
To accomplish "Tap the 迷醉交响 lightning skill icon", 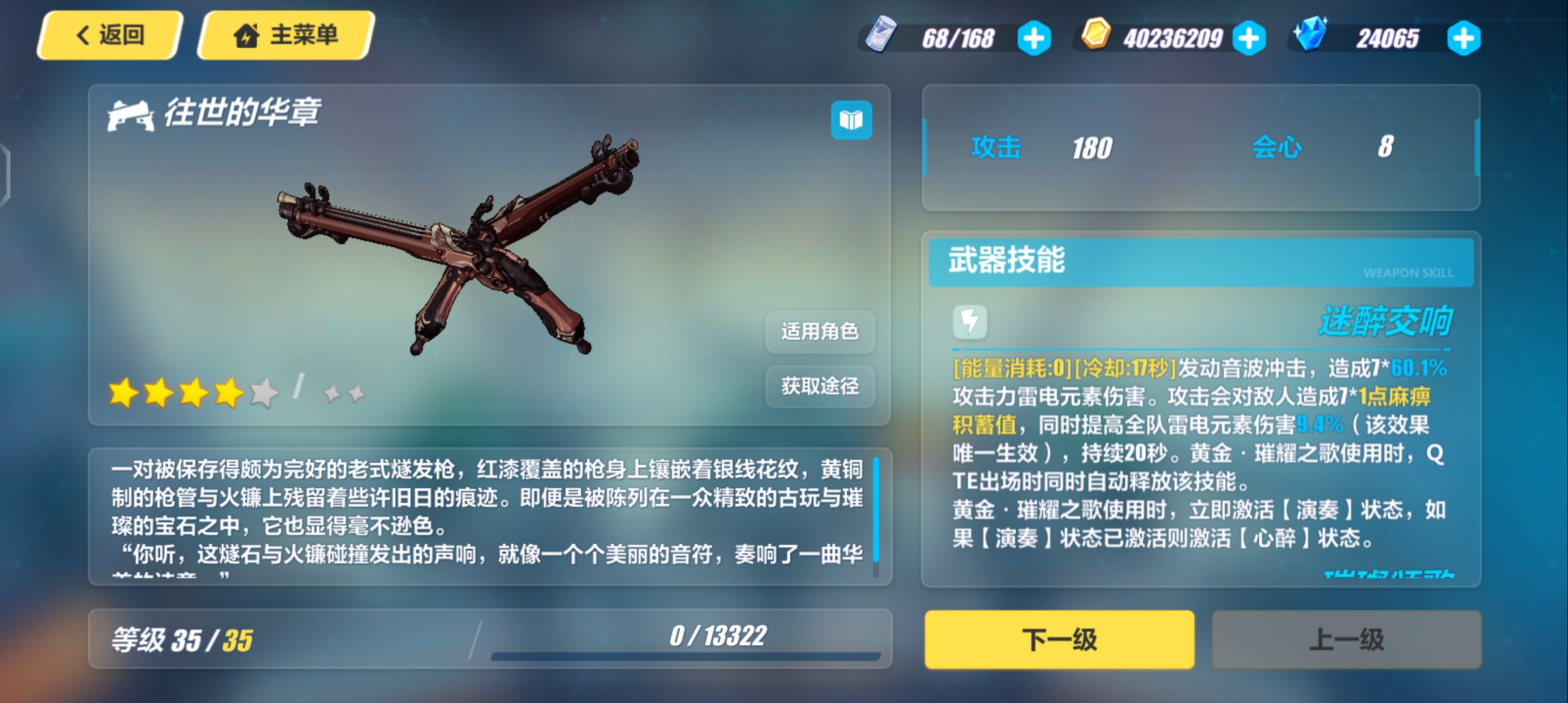I will pyautogui.click(x=970, y=322).
